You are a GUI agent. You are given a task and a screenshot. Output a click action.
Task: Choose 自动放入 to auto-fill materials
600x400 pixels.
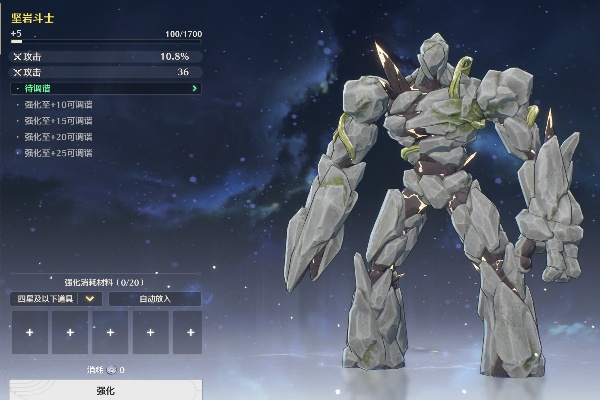click(155, 298)
